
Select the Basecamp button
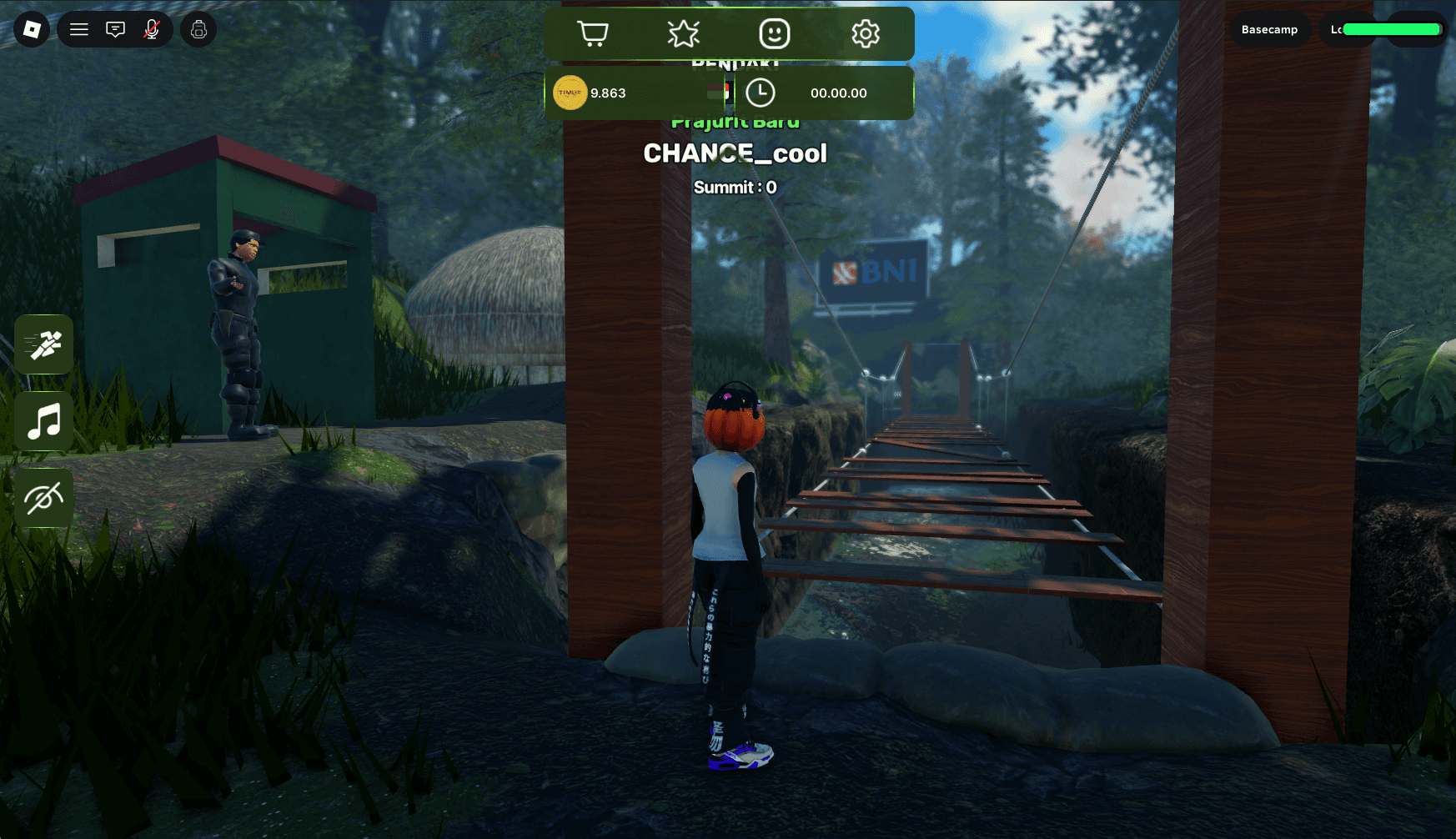pos(1269,30)
